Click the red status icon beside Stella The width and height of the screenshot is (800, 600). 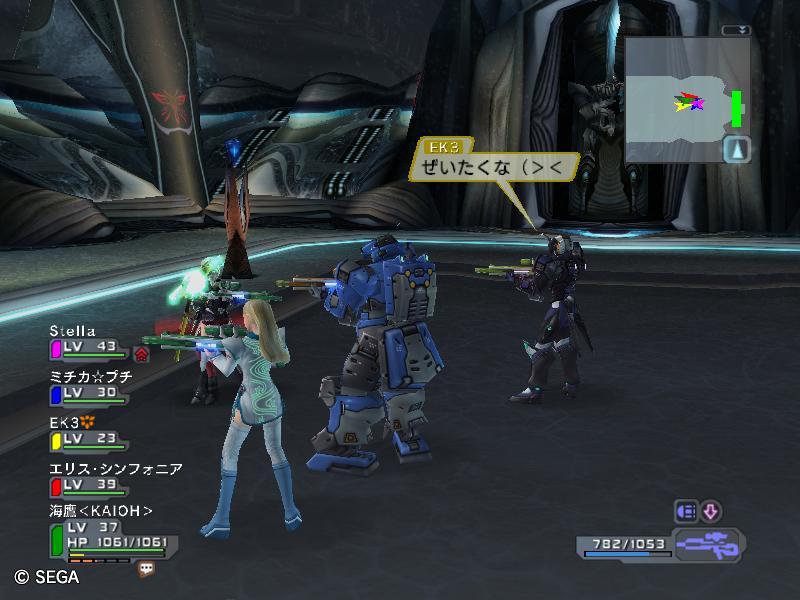141,353
